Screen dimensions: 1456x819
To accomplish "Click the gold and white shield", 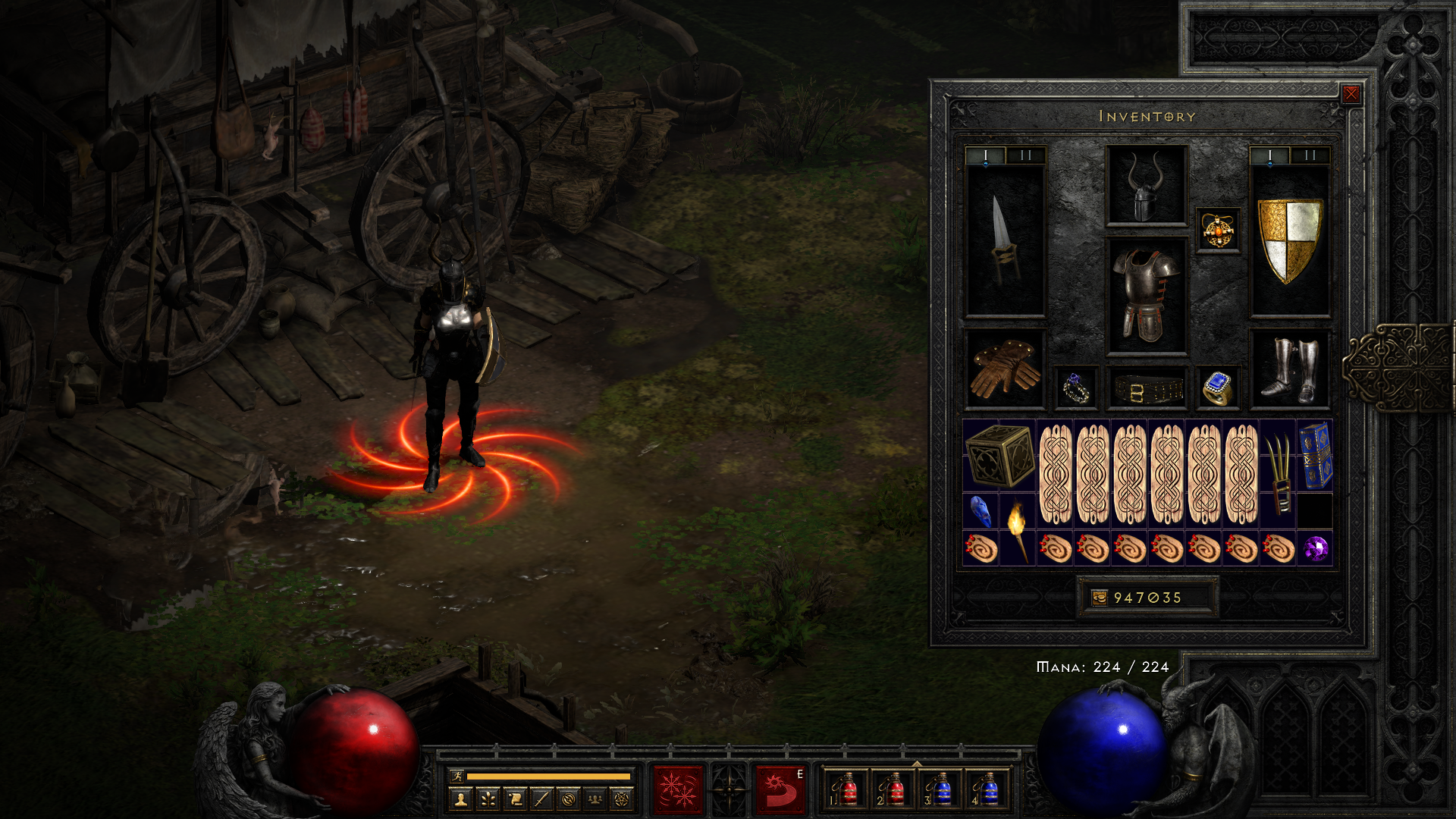I will pos(1289,240).
